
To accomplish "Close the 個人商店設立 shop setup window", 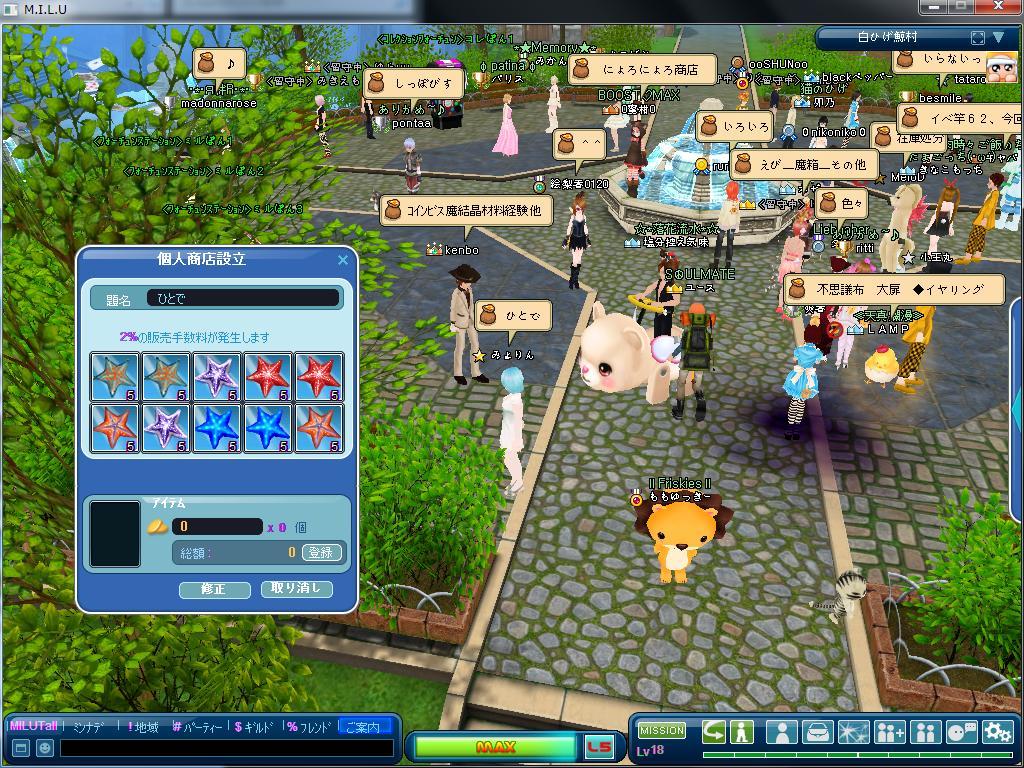I will [343, 260].
